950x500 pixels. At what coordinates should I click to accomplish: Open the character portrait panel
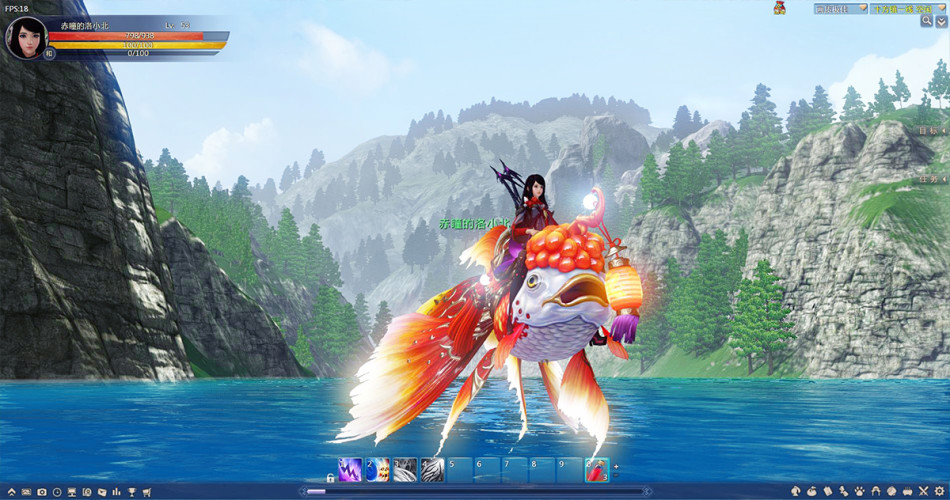point(25,37)
